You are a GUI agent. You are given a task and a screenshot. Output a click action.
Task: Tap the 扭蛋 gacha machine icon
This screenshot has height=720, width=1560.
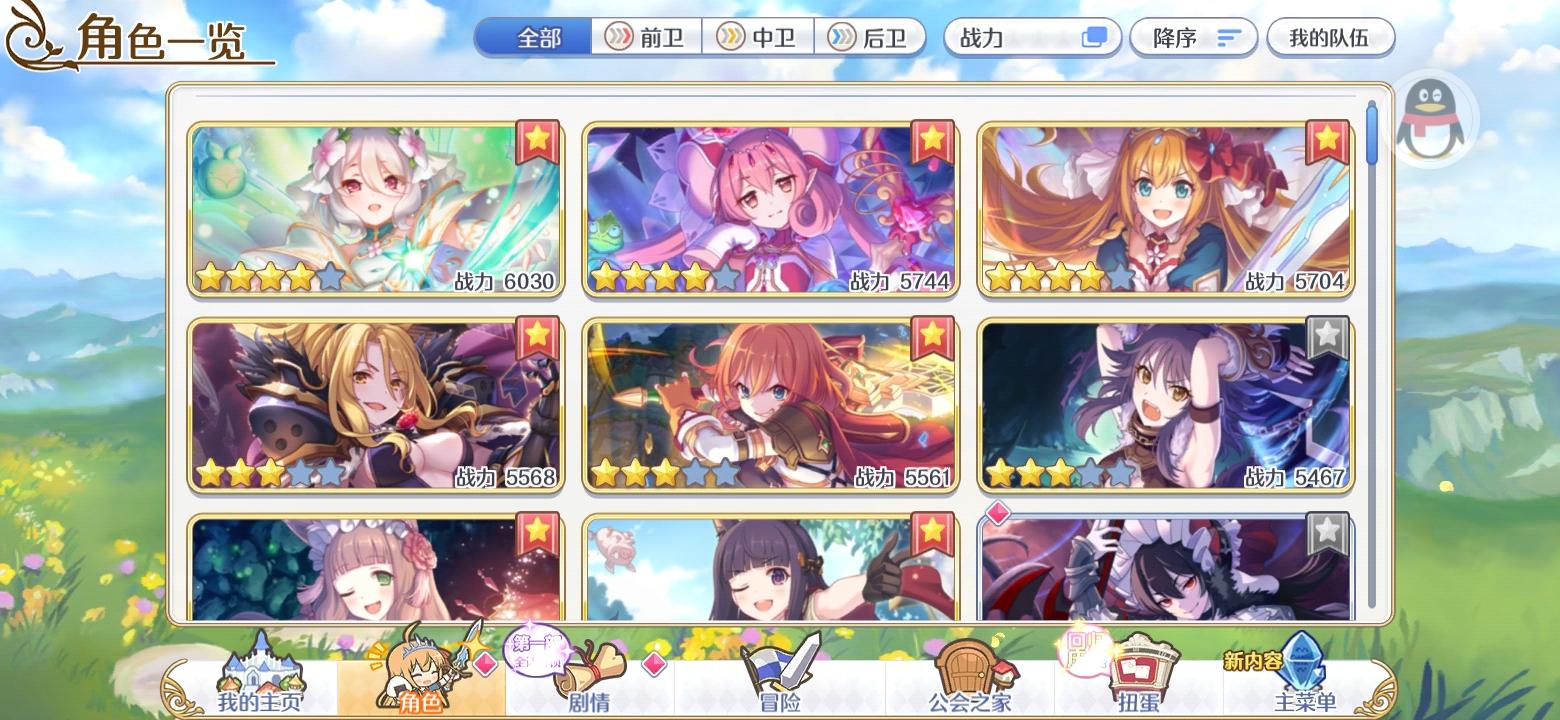(1140, 668)
